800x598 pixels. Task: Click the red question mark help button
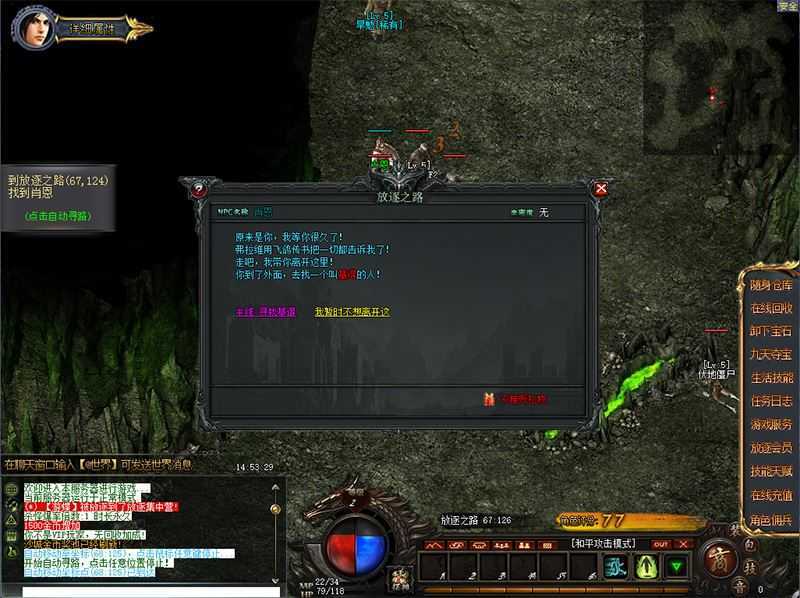(x=199, y=188)
